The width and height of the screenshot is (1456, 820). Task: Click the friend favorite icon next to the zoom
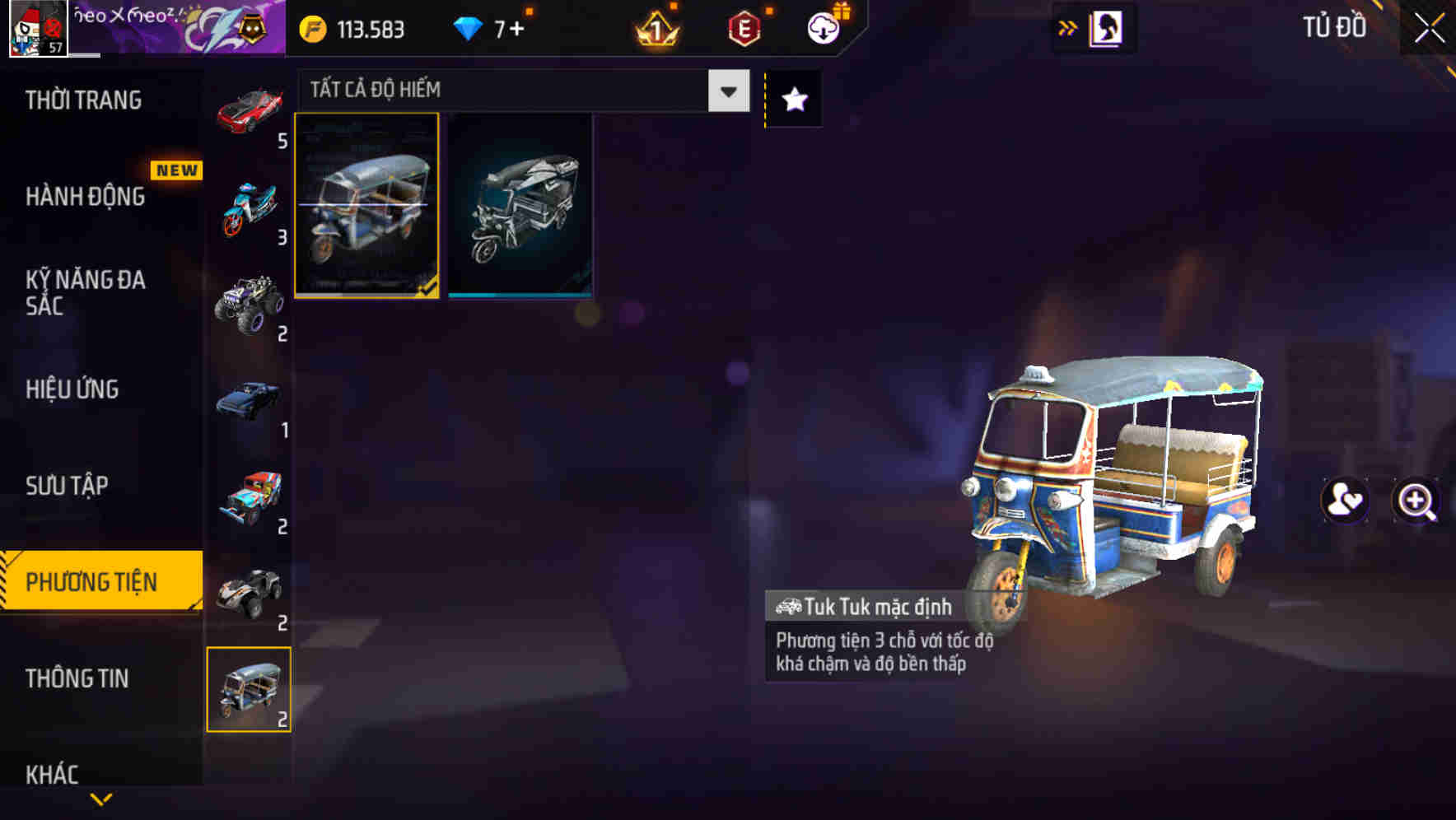(x=1344, y=501)
